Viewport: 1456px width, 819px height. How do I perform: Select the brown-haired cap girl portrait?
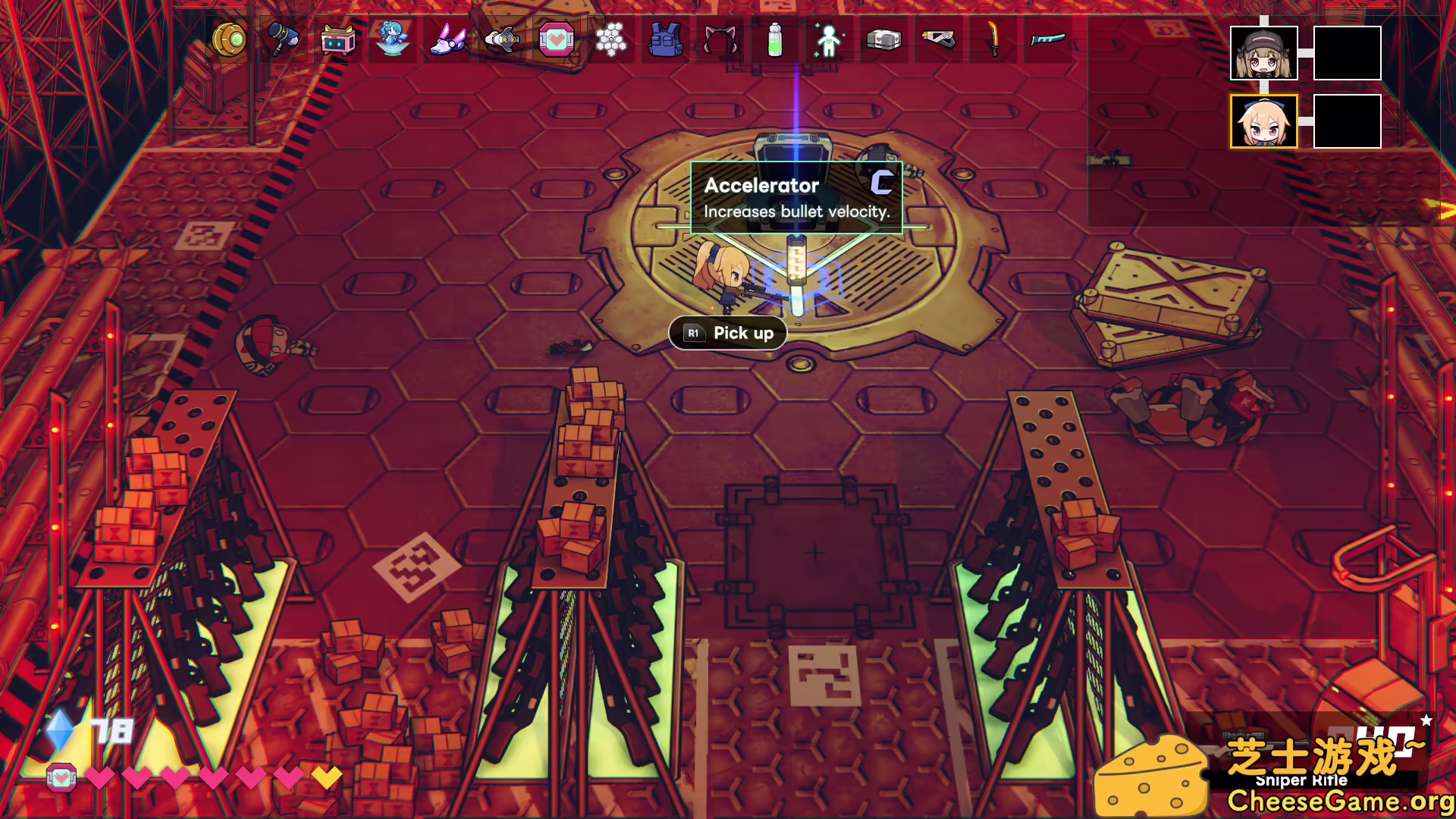1263,53
